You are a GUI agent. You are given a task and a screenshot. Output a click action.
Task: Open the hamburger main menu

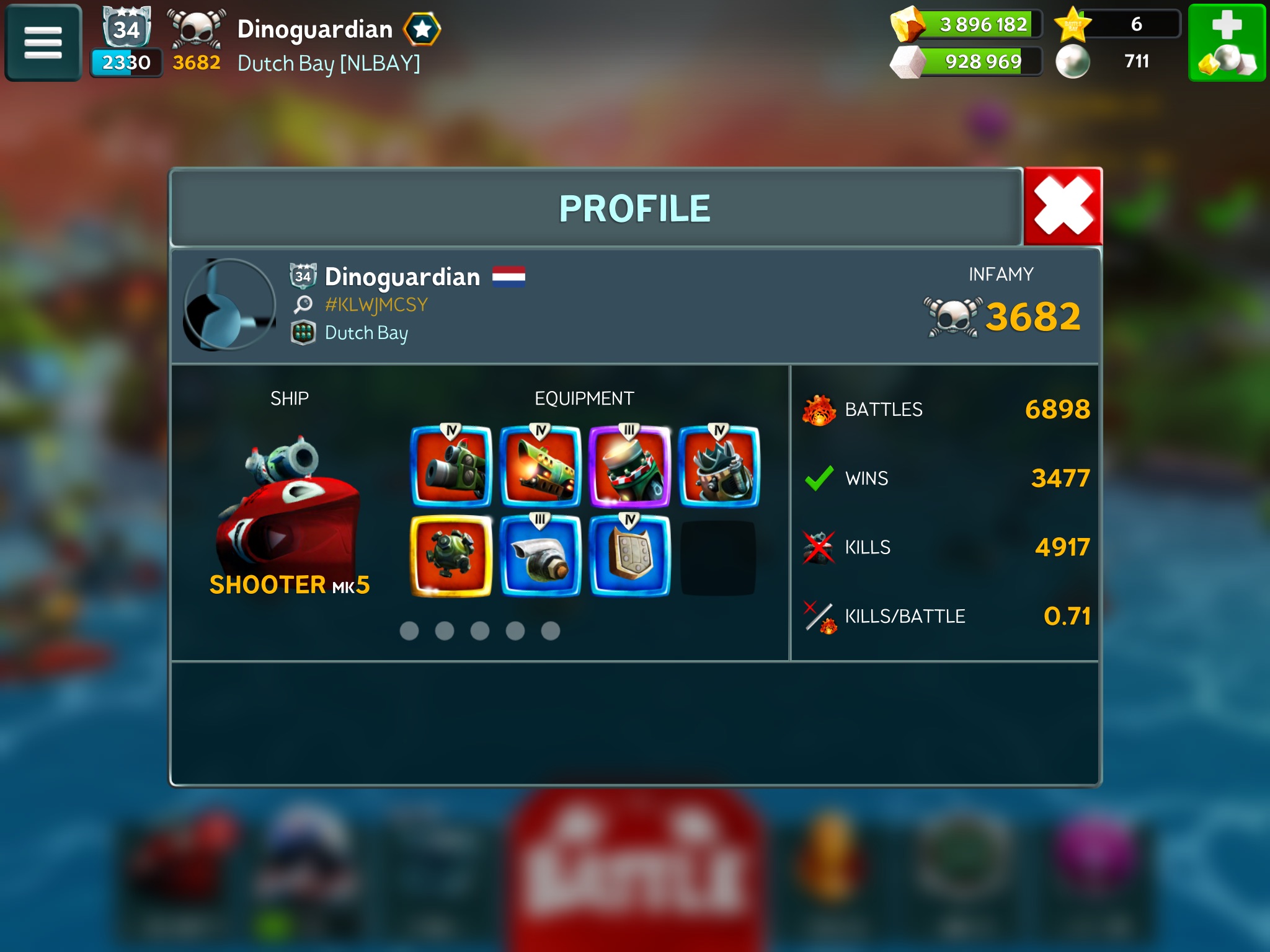click(43, 43)
